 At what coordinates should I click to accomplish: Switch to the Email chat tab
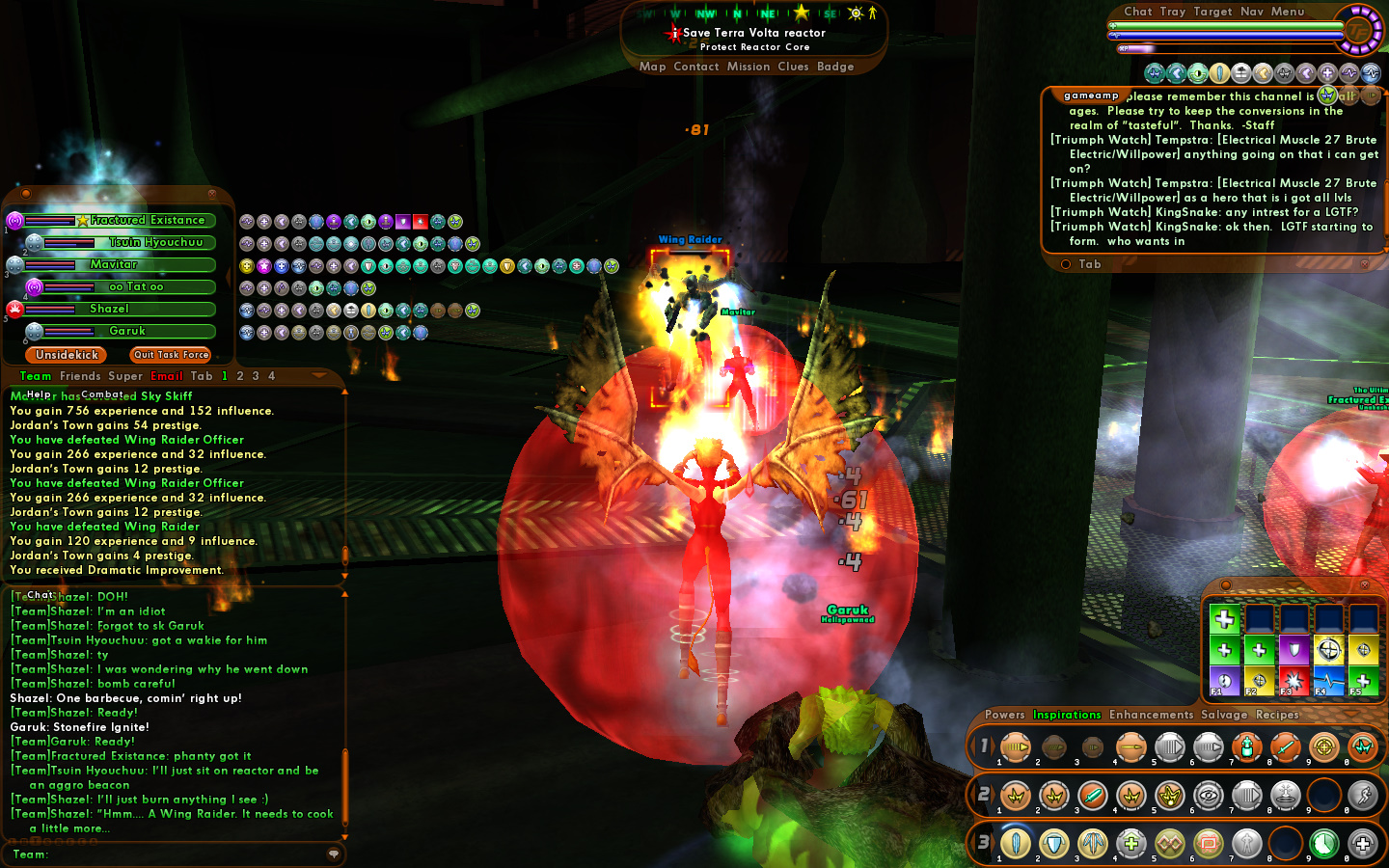point(167,376)
